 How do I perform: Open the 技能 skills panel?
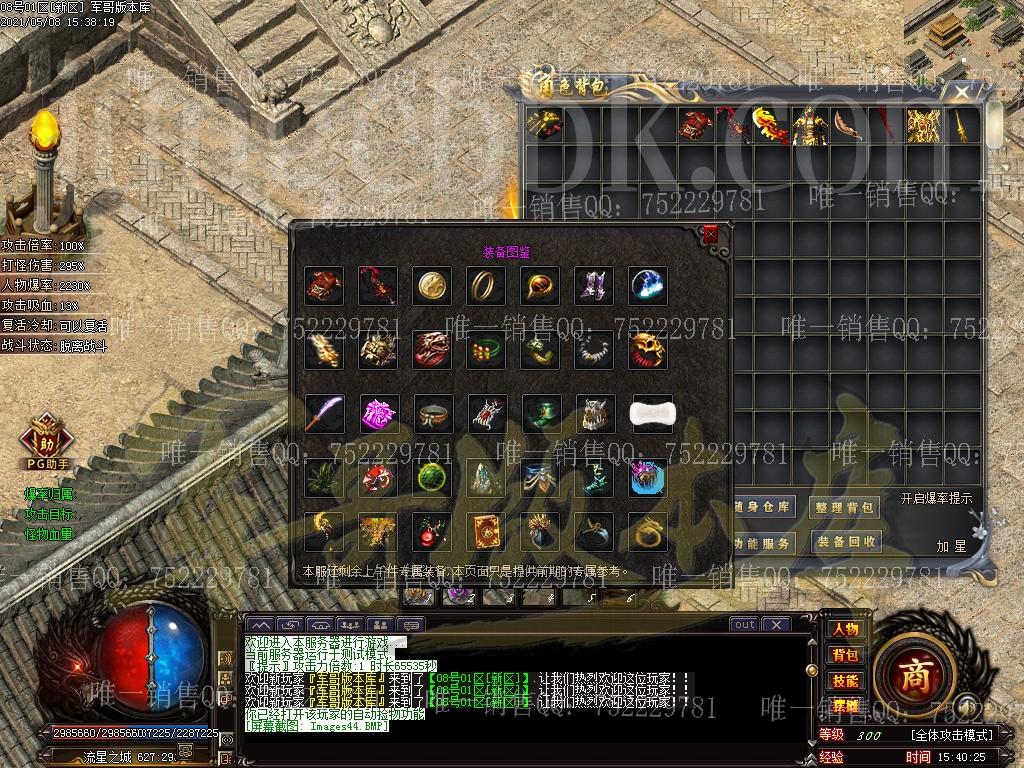click(x=844, y=681)
